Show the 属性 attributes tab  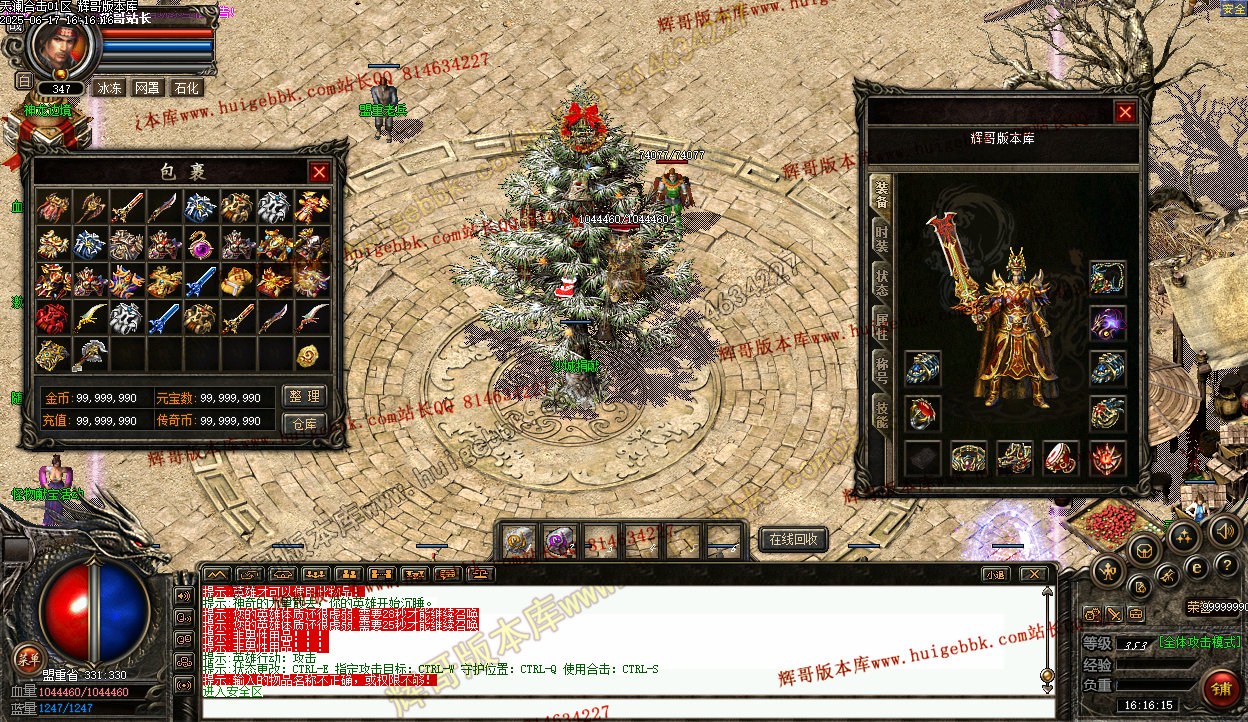tap(881, 327)
